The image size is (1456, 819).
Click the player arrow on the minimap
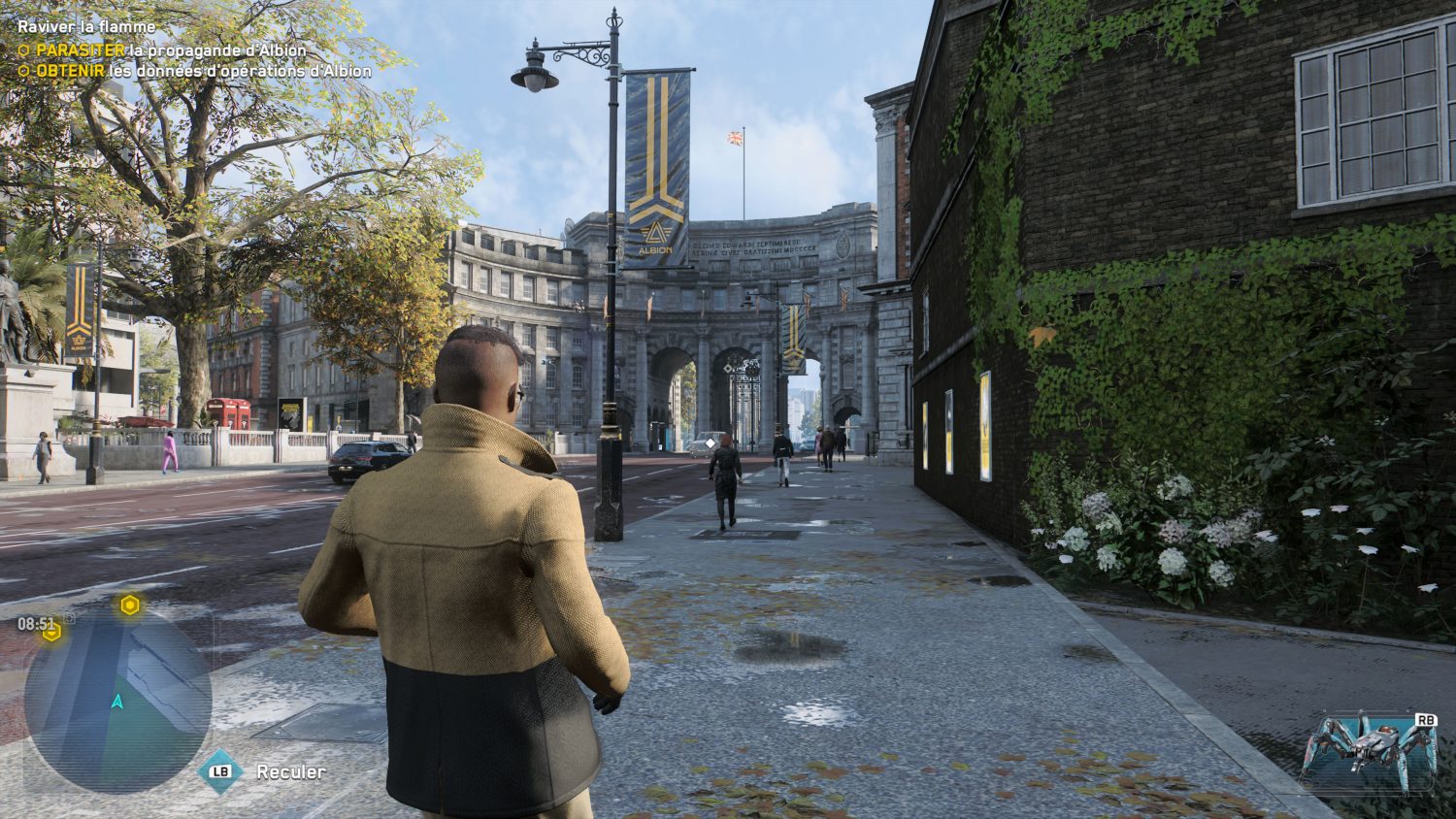117,701
